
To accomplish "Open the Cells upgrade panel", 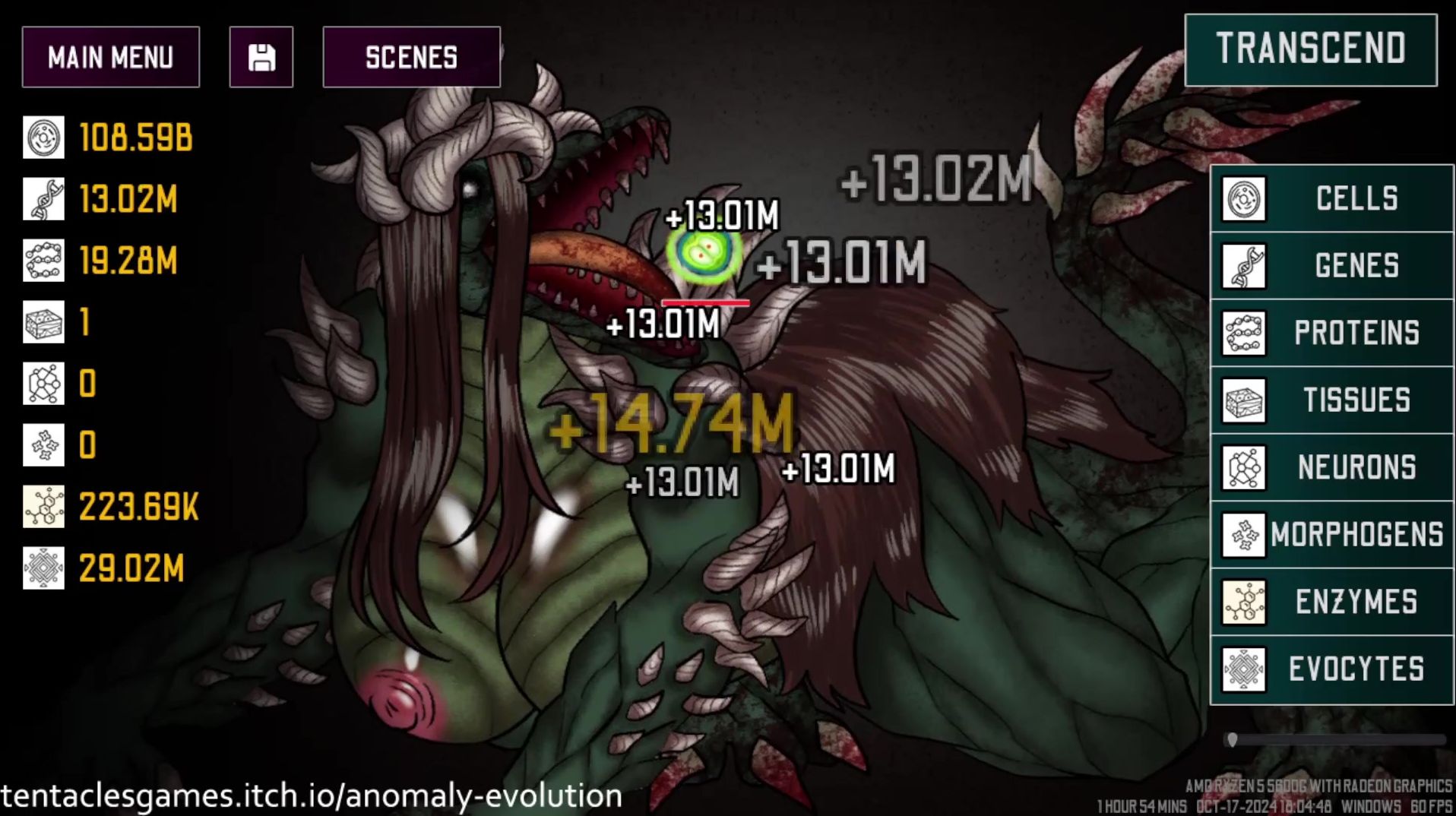I will coord(1331,199).
